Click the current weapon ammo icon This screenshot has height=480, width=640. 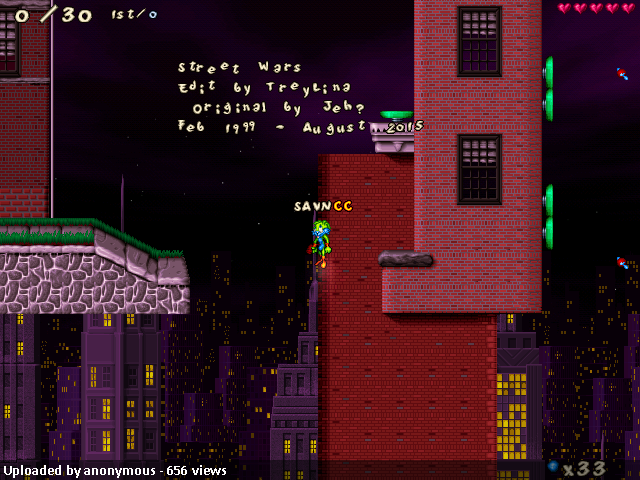[x=553, y=467]
